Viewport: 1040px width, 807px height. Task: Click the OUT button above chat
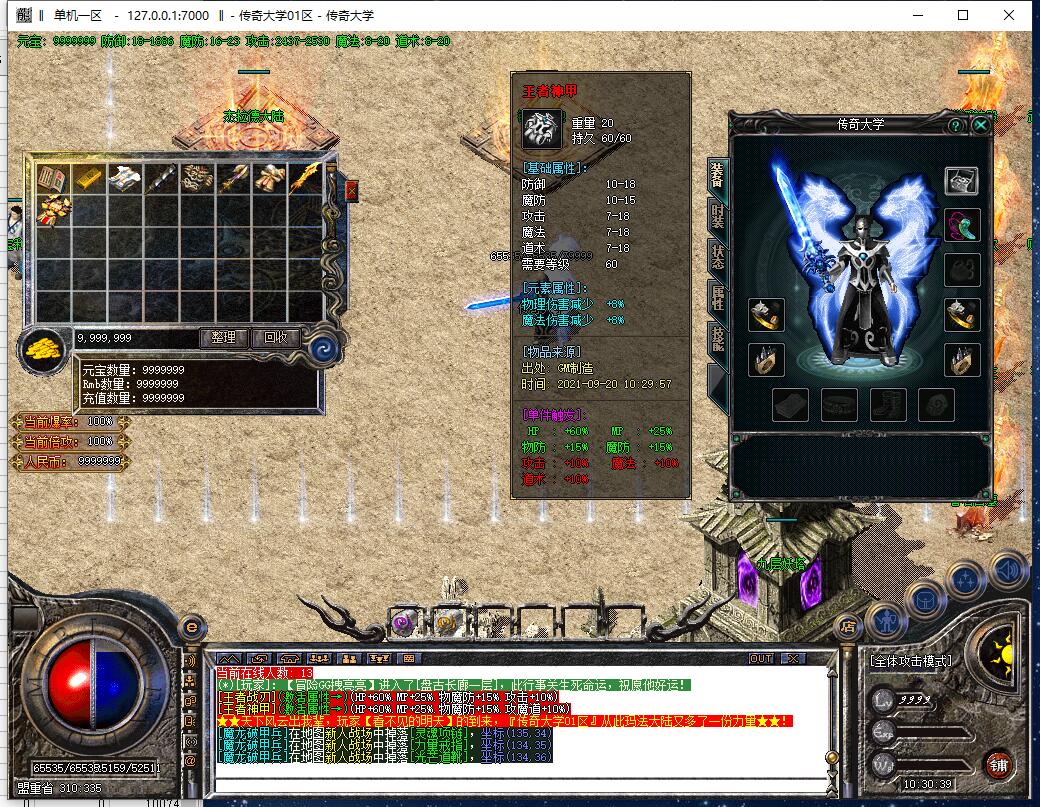pos(761,658)
